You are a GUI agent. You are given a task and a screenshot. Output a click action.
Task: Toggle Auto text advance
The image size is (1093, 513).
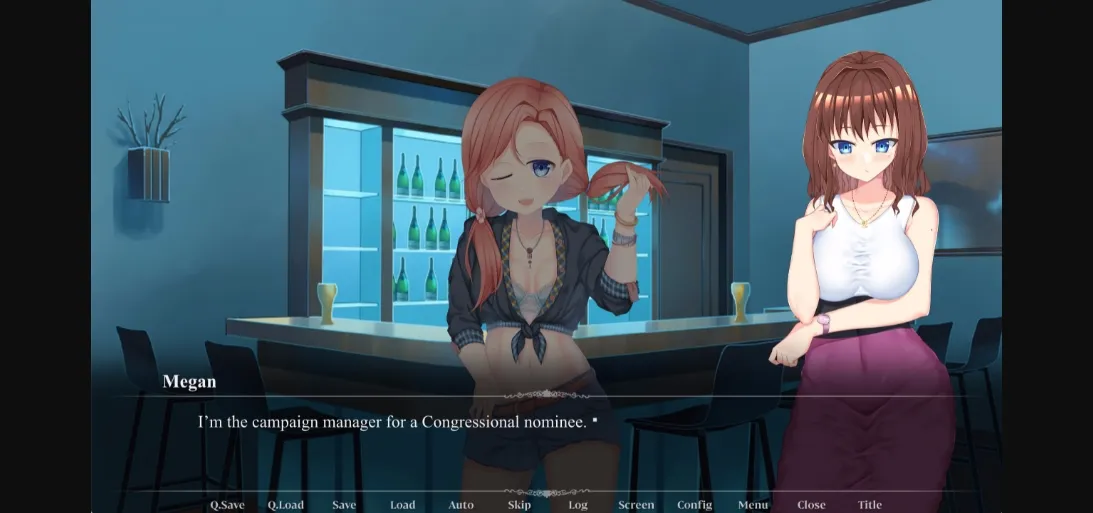pos(461,505)
